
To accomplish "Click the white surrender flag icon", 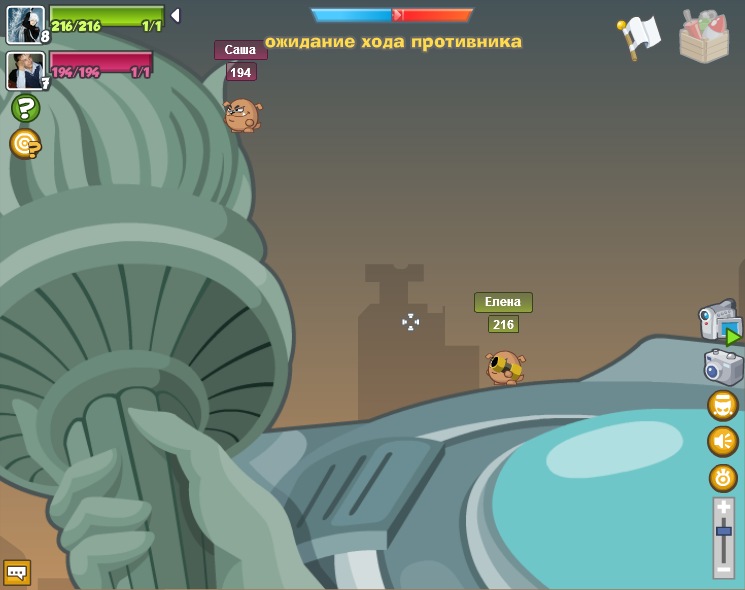I will click(639, 36).
